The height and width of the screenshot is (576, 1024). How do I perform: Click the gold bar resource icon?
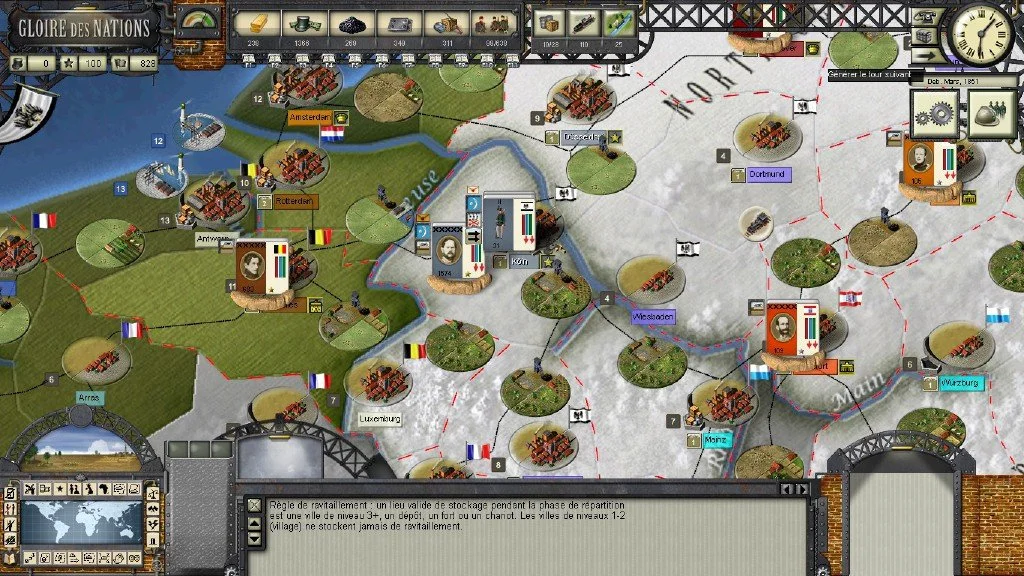coord(256,22)
